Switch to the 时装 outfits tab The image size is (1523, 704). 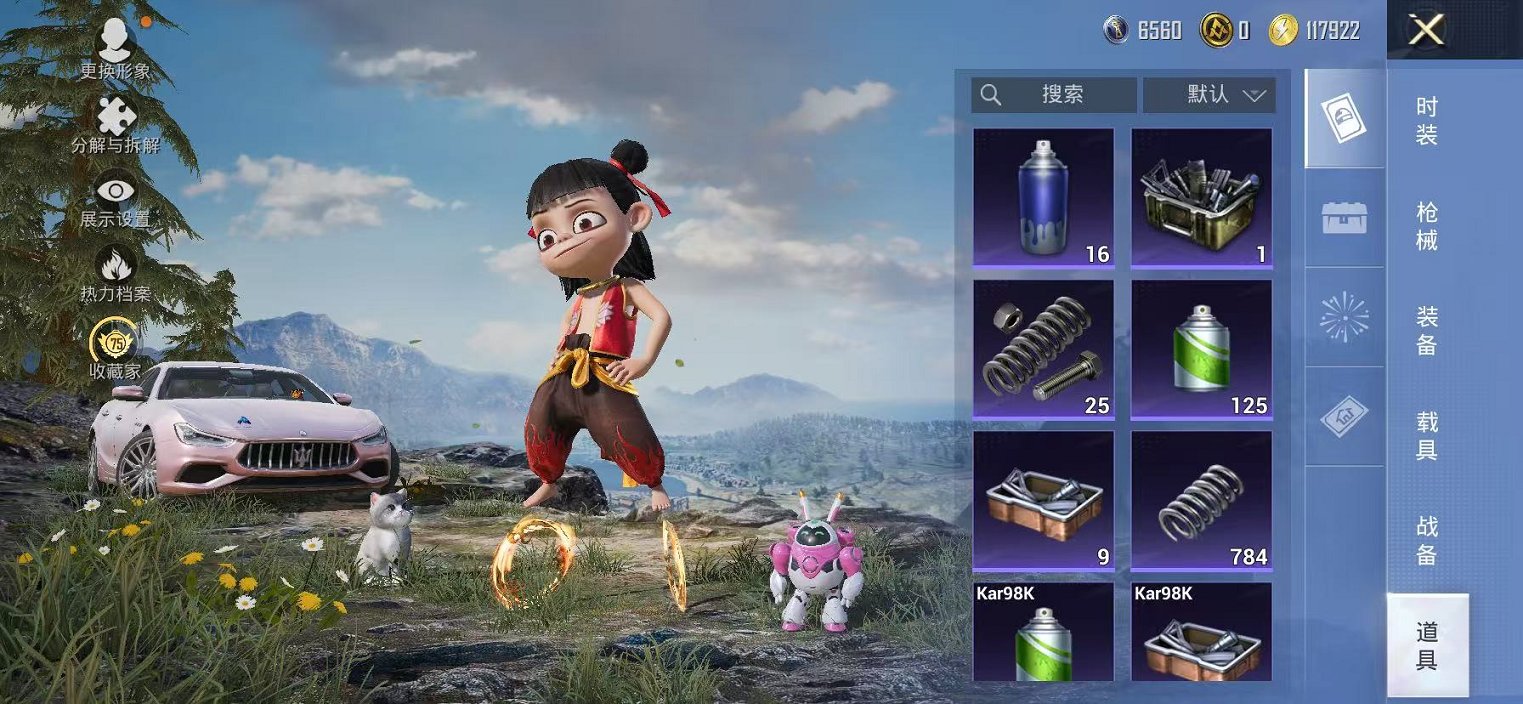1427,121
